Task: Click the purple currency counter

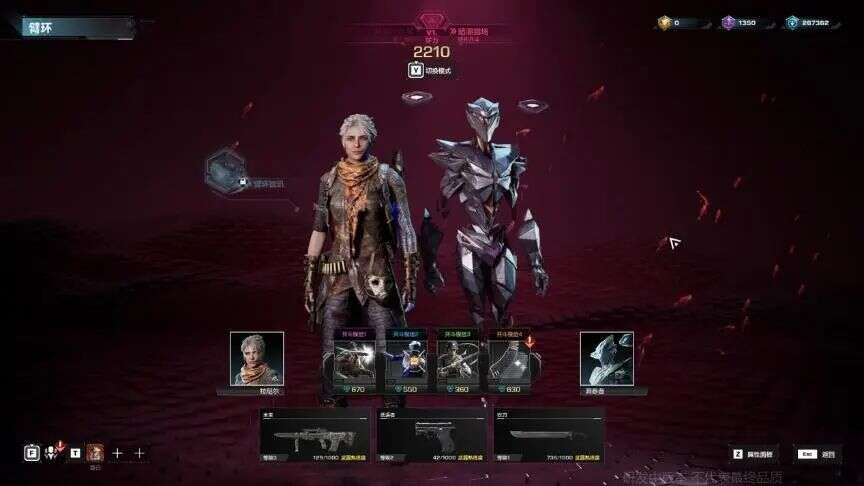Action: point(740,22)
